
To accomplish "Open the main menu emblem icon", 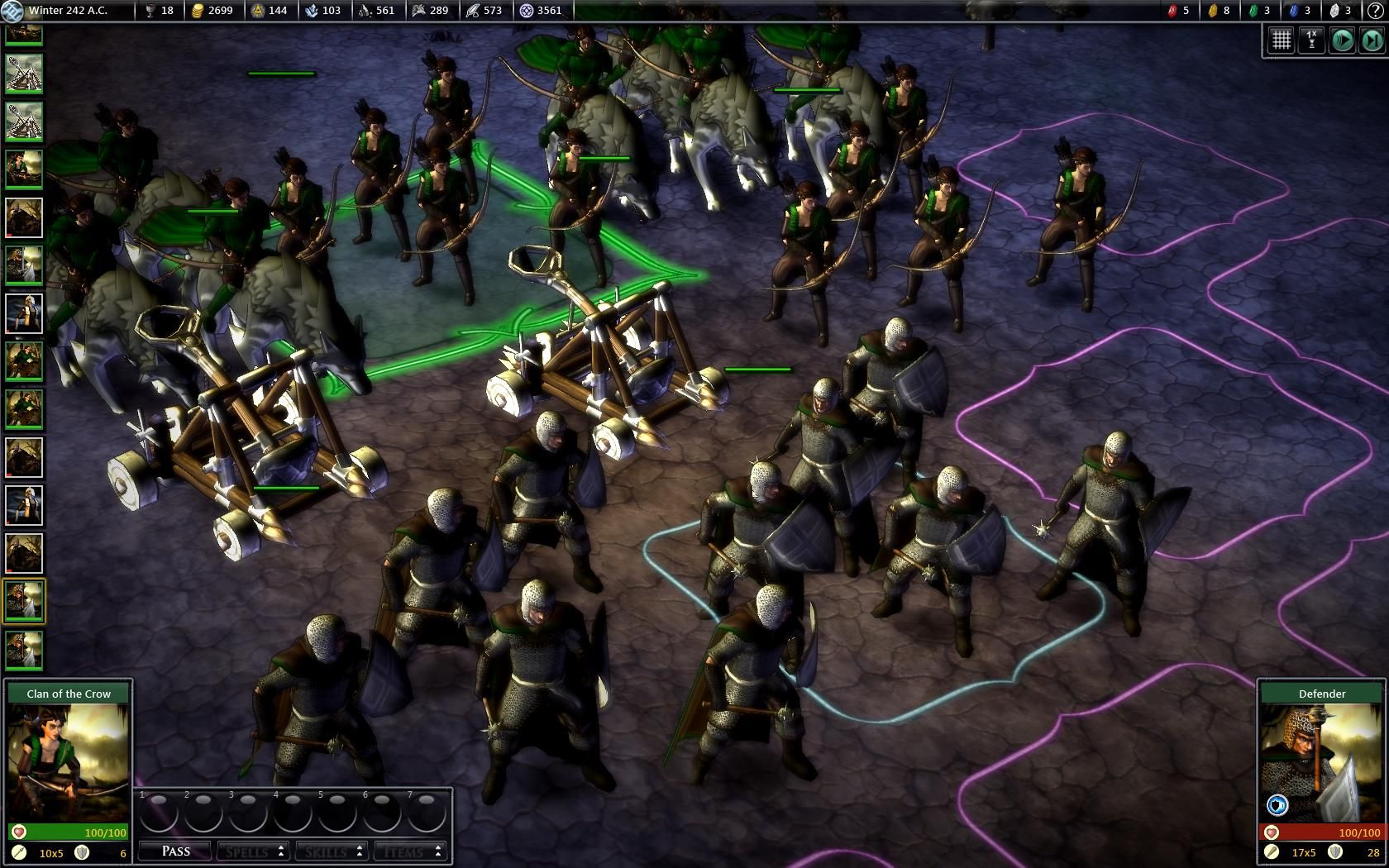I will [x=12, y=11].
